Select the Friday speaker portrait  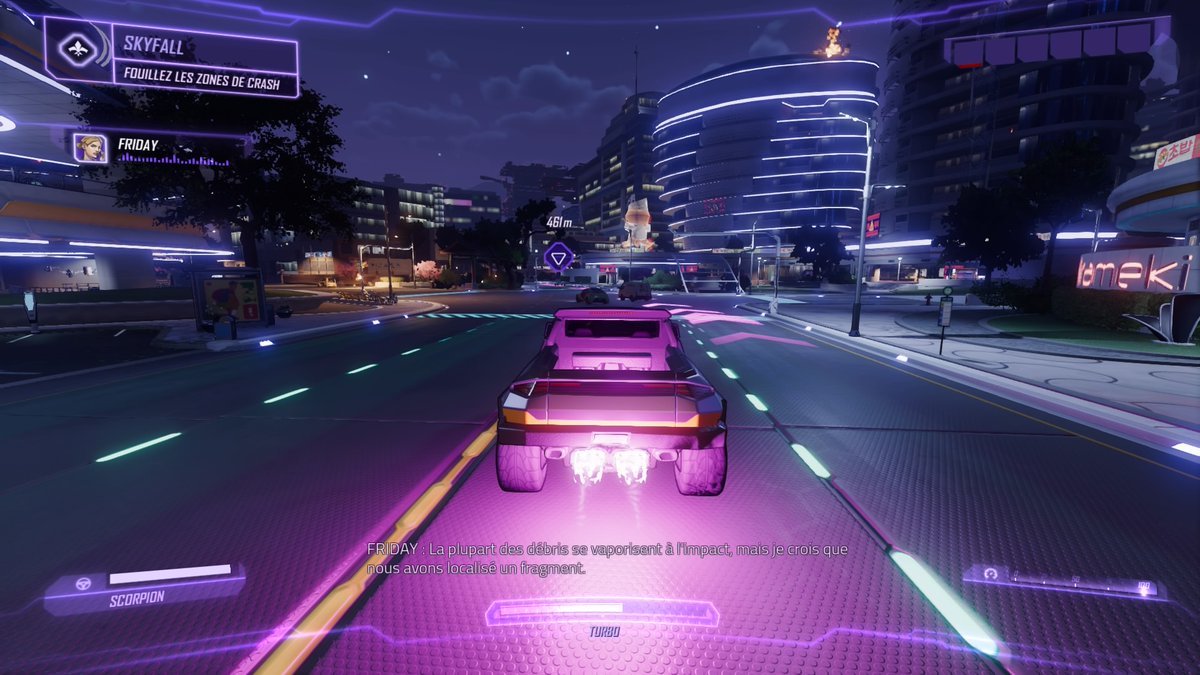(x=91, y=148)
